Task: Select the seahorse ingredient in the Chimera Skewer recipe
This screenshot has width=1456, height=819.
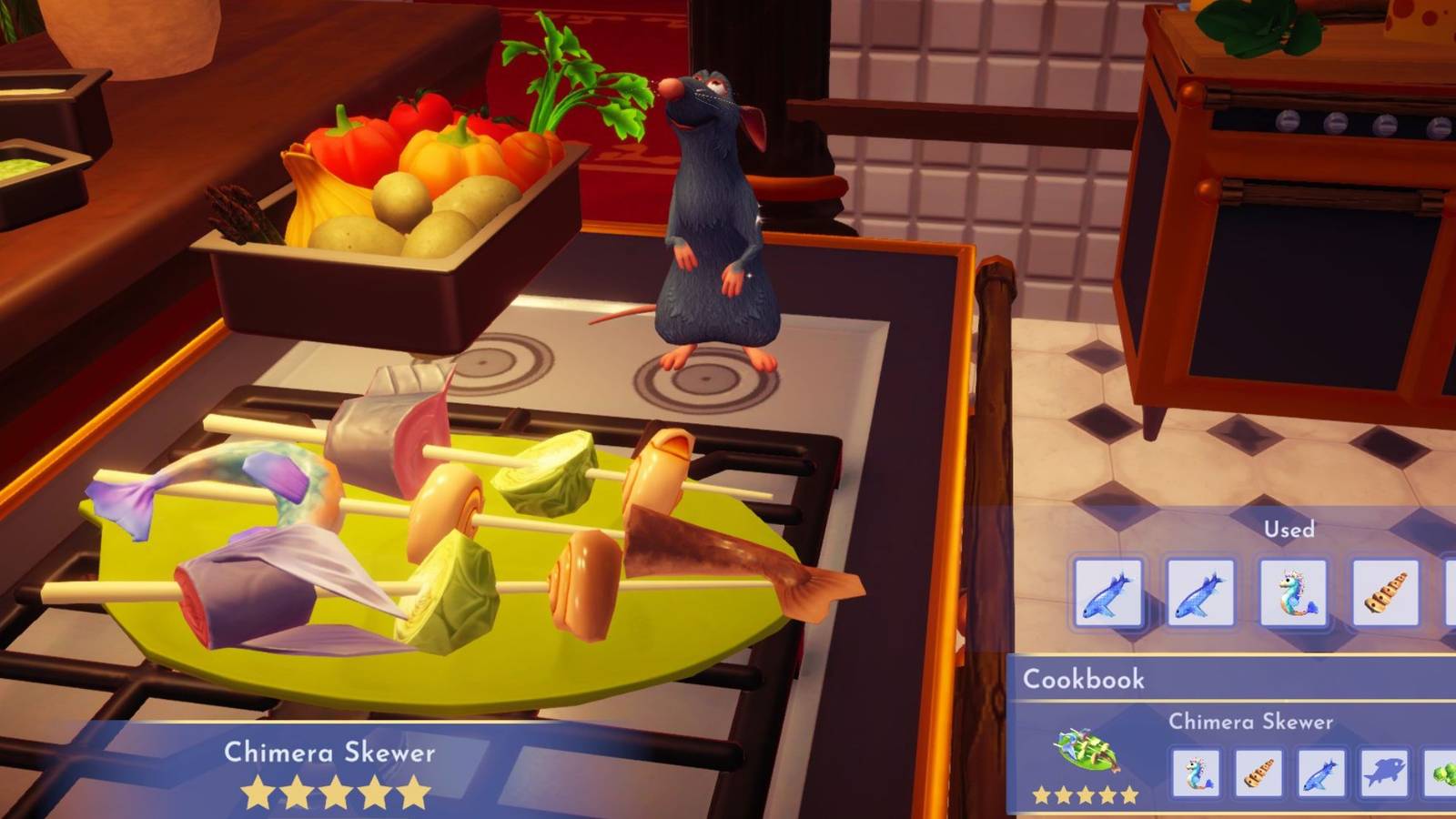Action: click(x=1197, y=774)
